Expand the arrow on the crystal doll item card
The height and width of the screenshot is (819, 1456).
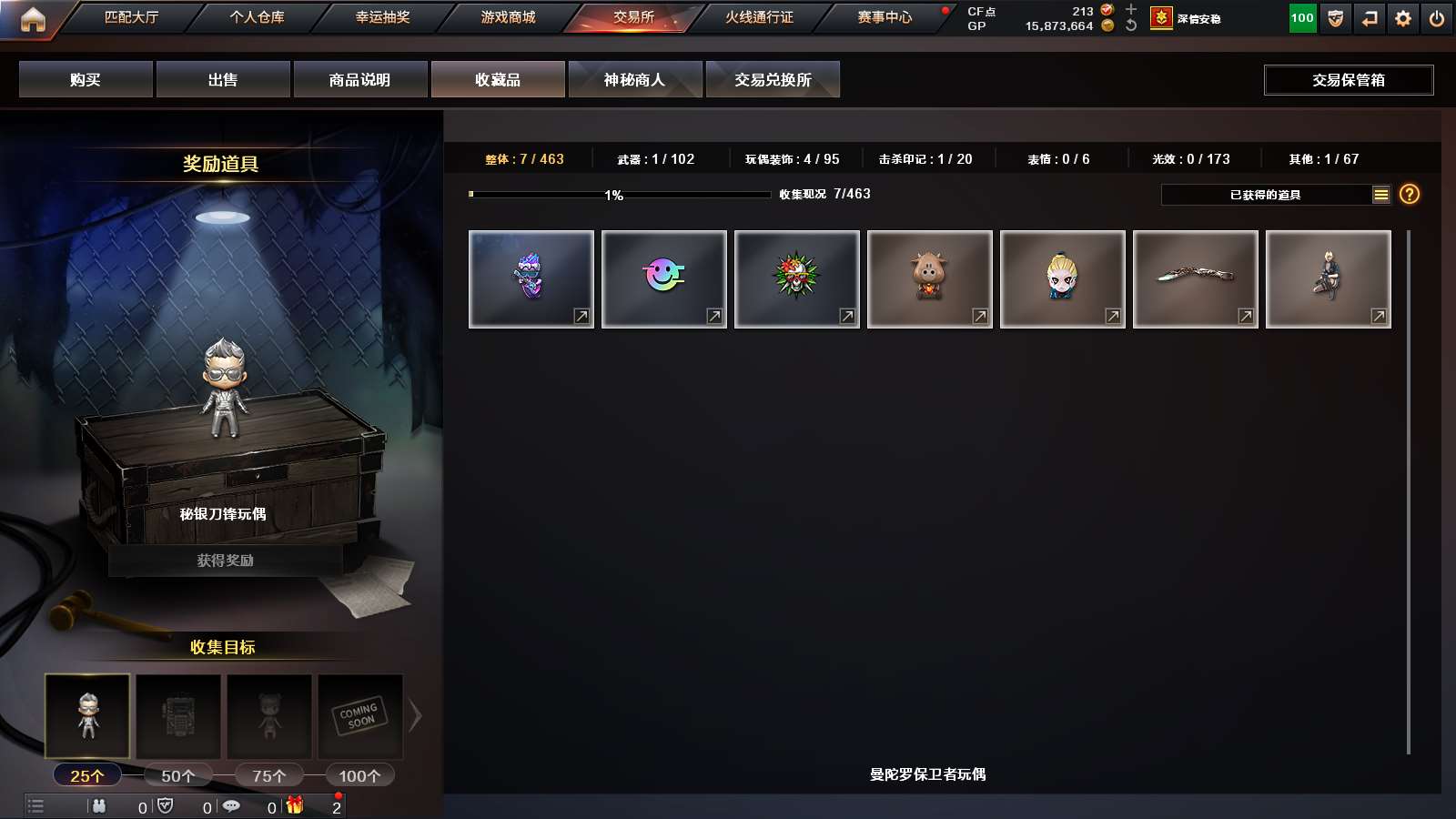580,315
